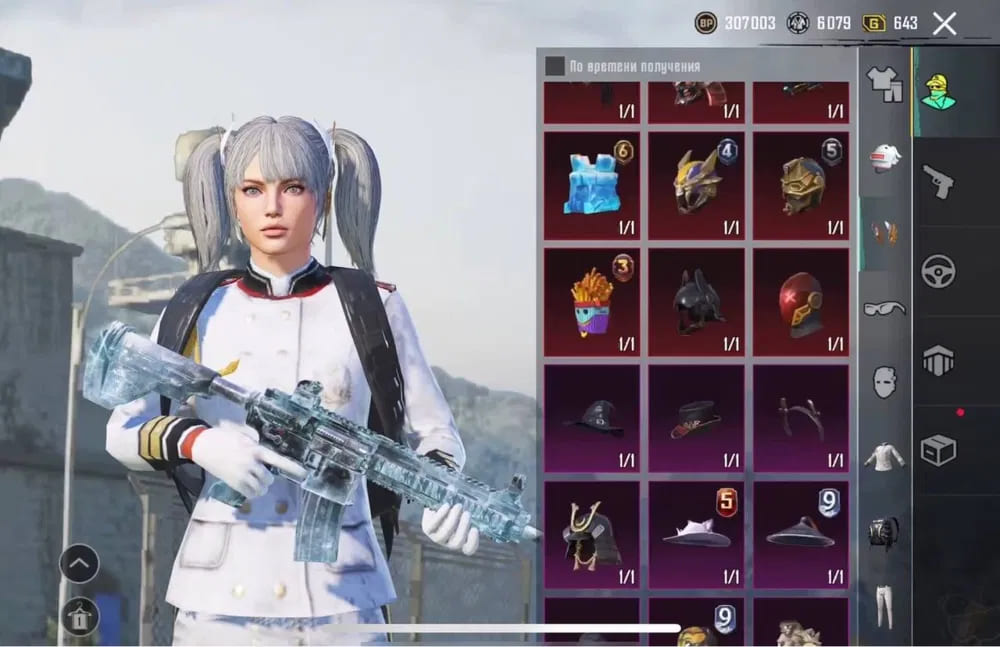This screenshot has height=647, width=1000.
Task: Open the hanger wardrobe preset button
Action: point(79,616)
